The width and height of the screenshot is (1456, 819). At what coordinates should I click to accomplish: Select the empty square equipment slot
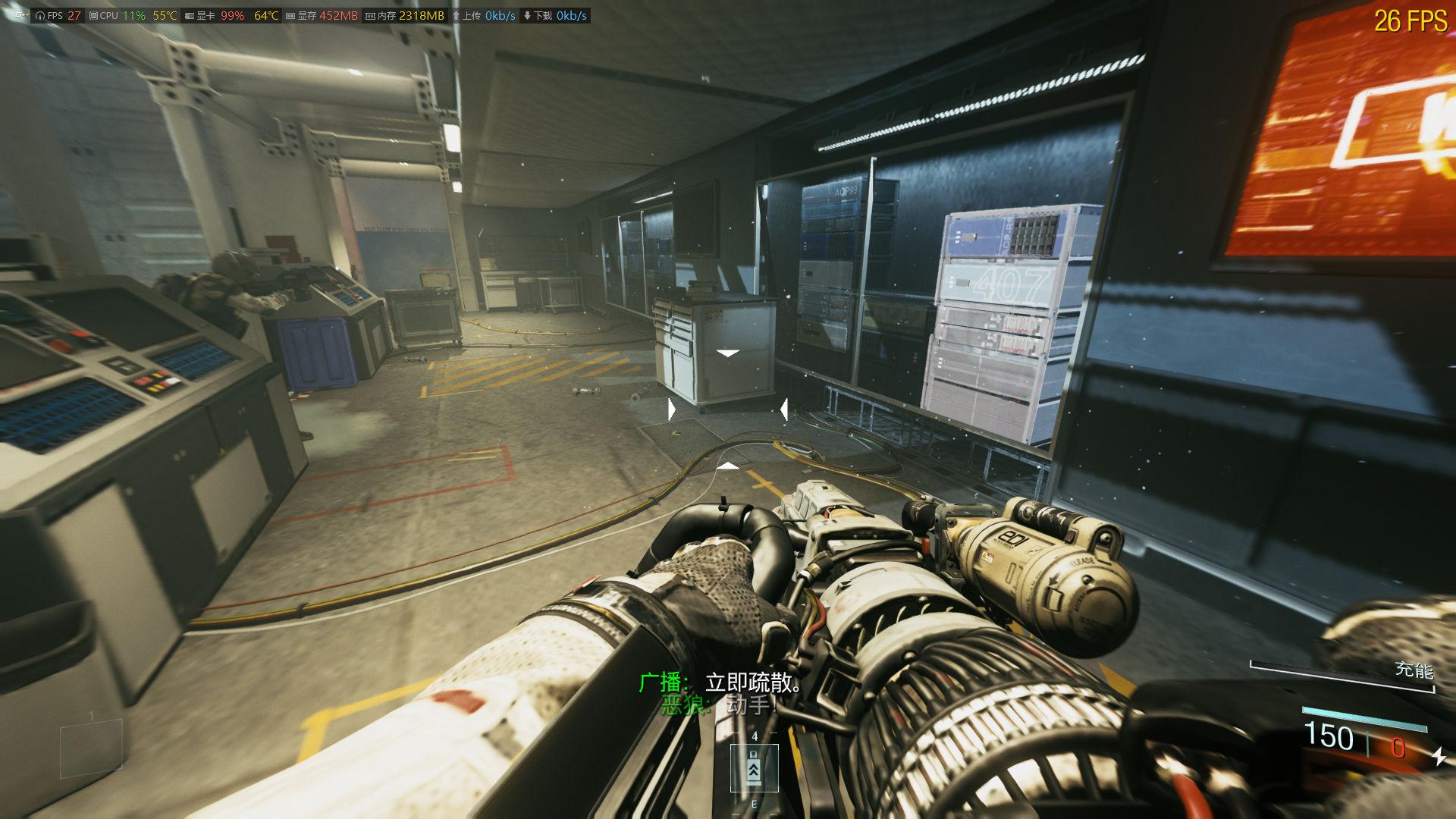[x=91, y=749]
